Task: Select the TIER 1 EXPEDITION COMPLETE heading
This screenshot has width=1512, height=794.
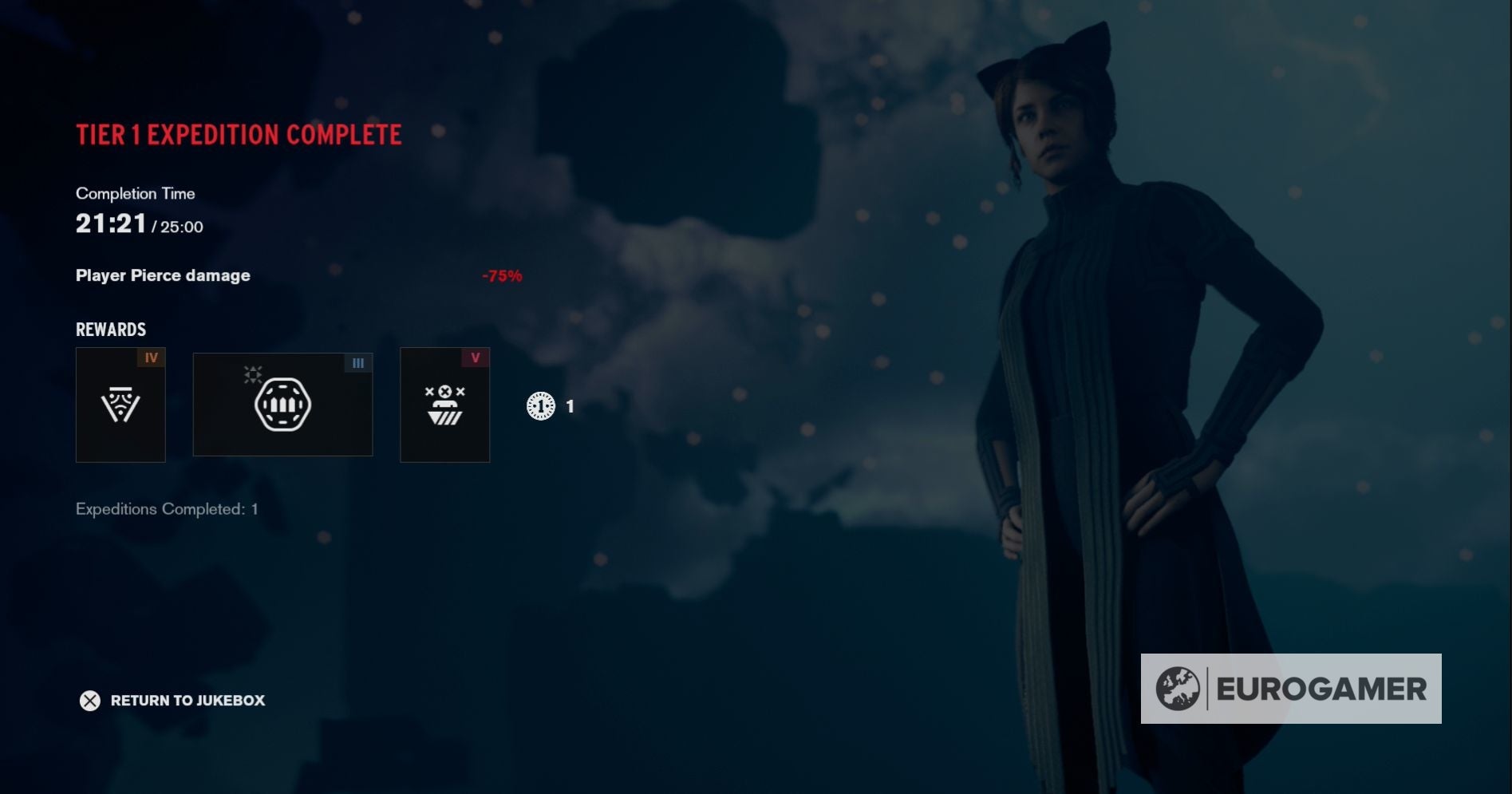Action: pos(238,135)
